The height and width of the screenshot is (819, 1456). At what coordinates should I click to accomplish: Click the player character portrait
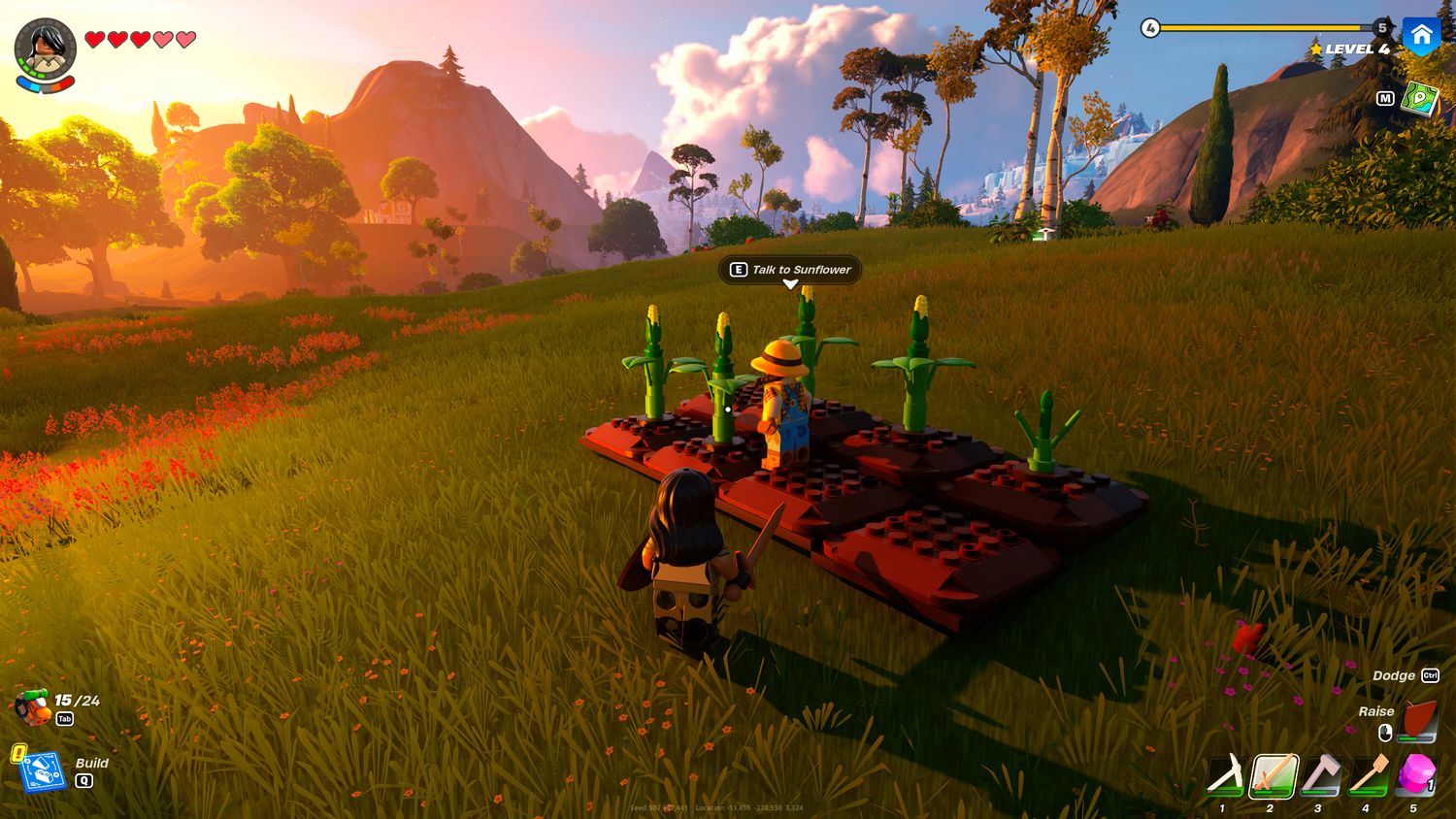click(45, 49)
